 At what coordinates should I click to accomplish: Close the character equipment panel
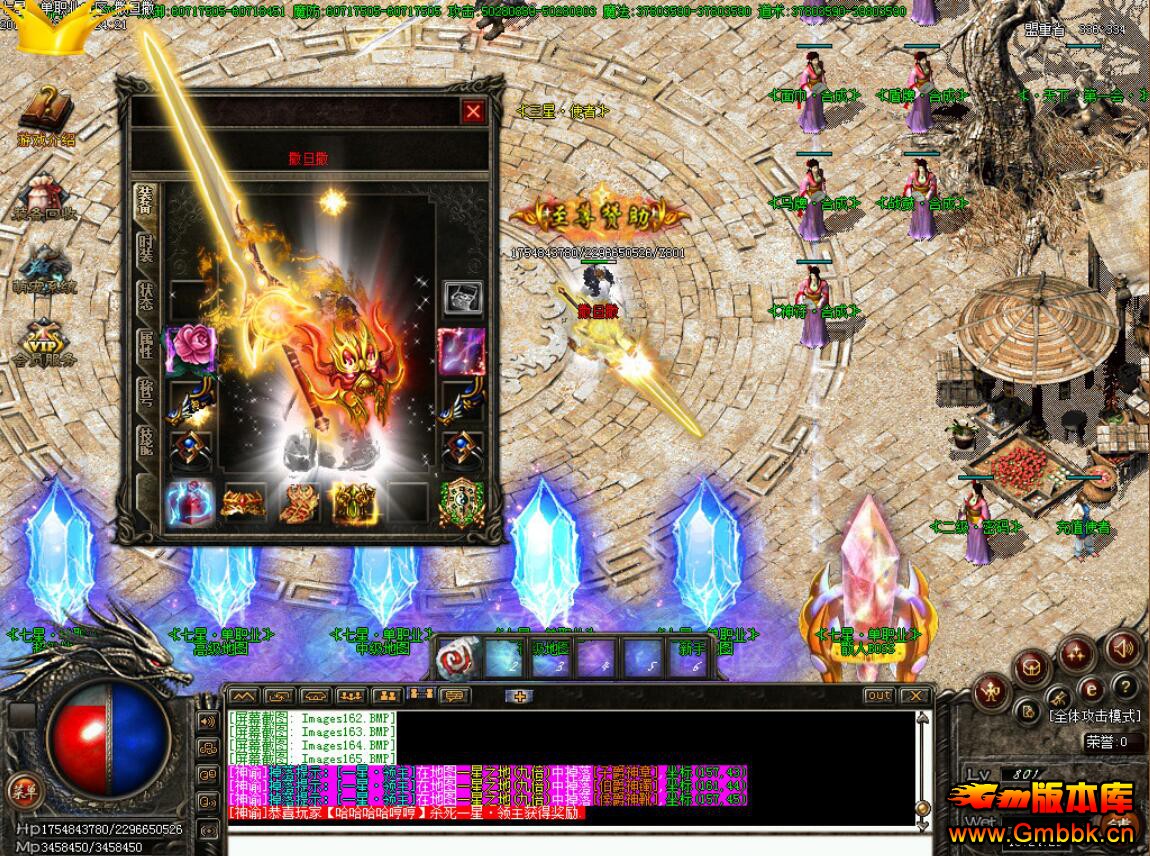pyautogui.click(x=473, y=112)
